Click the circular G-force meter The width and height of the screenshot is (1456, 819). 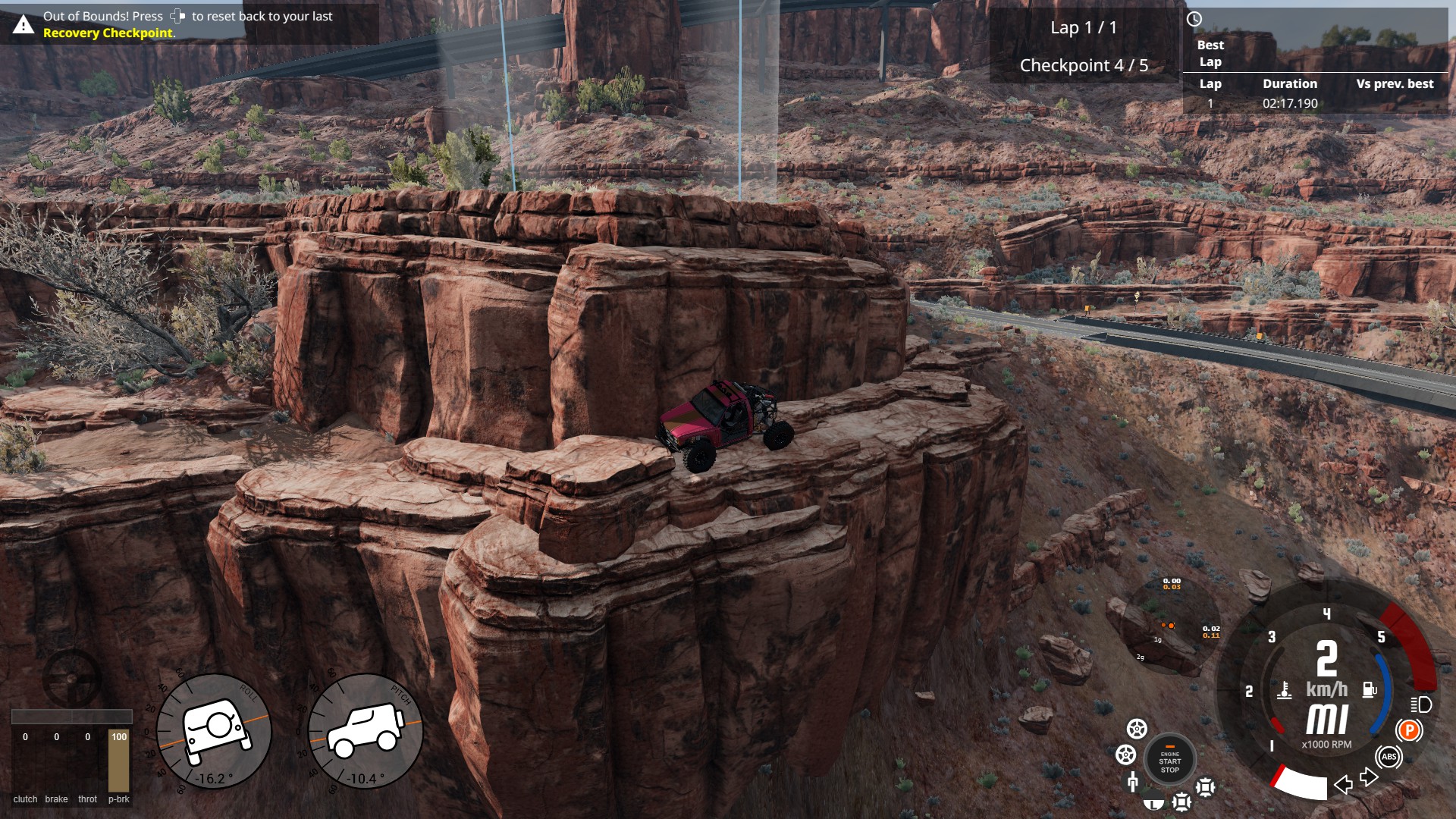pyautogui.click(x=1169, y=626)
